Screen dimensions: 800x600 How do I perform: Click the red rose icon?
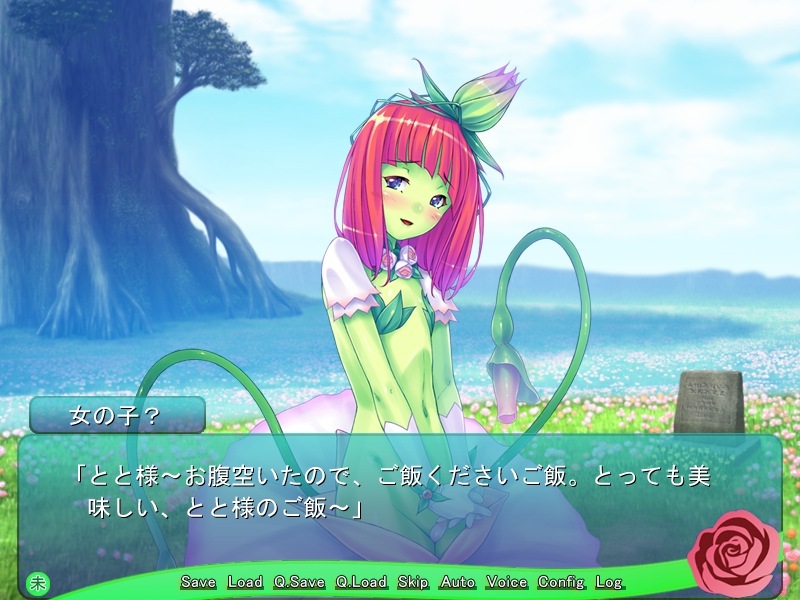coord(738,552)
